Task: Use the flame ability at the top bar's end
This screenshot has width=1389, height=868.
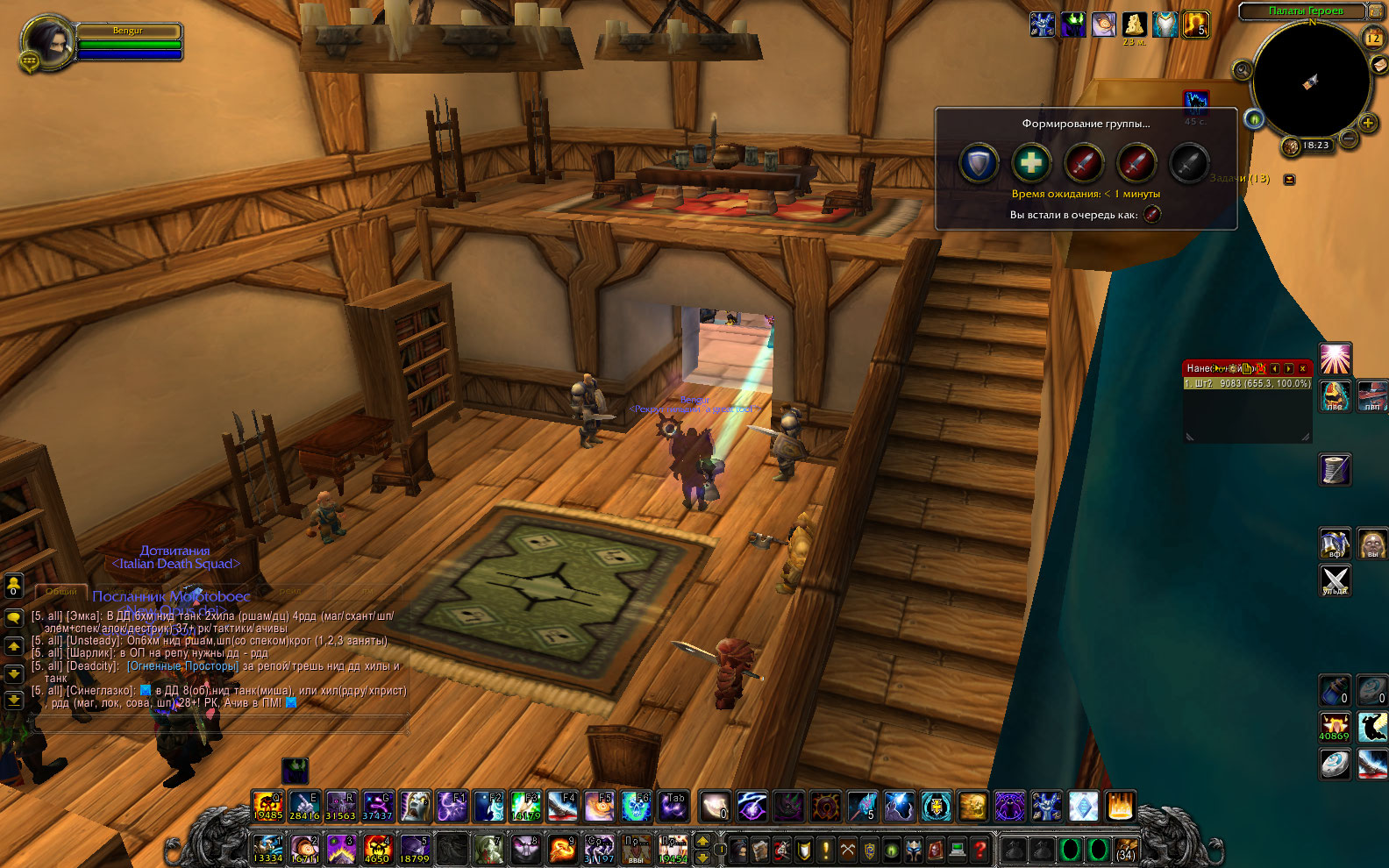Action: (x=1120, y=806)
